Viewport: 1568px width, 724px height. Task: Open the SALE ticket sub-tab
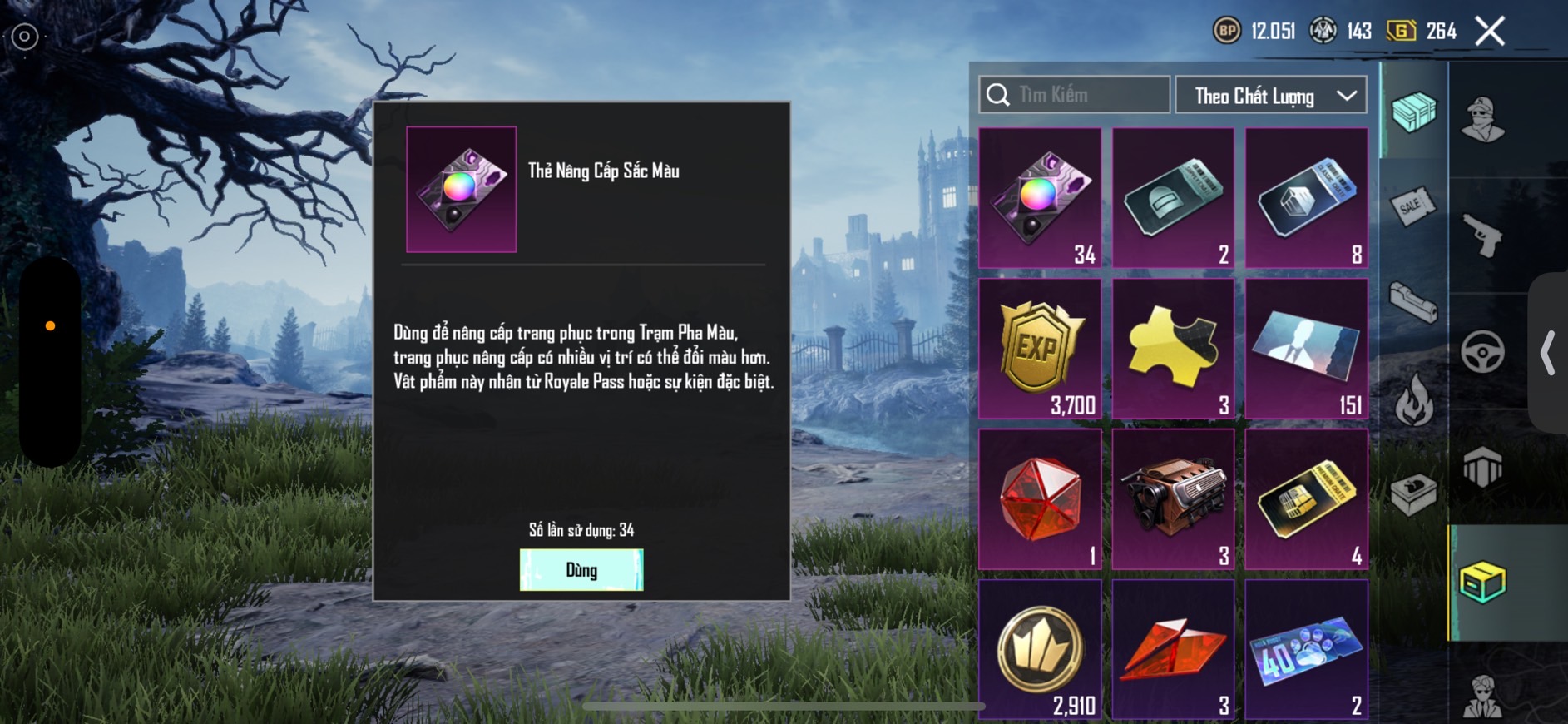pos(1412,206)
